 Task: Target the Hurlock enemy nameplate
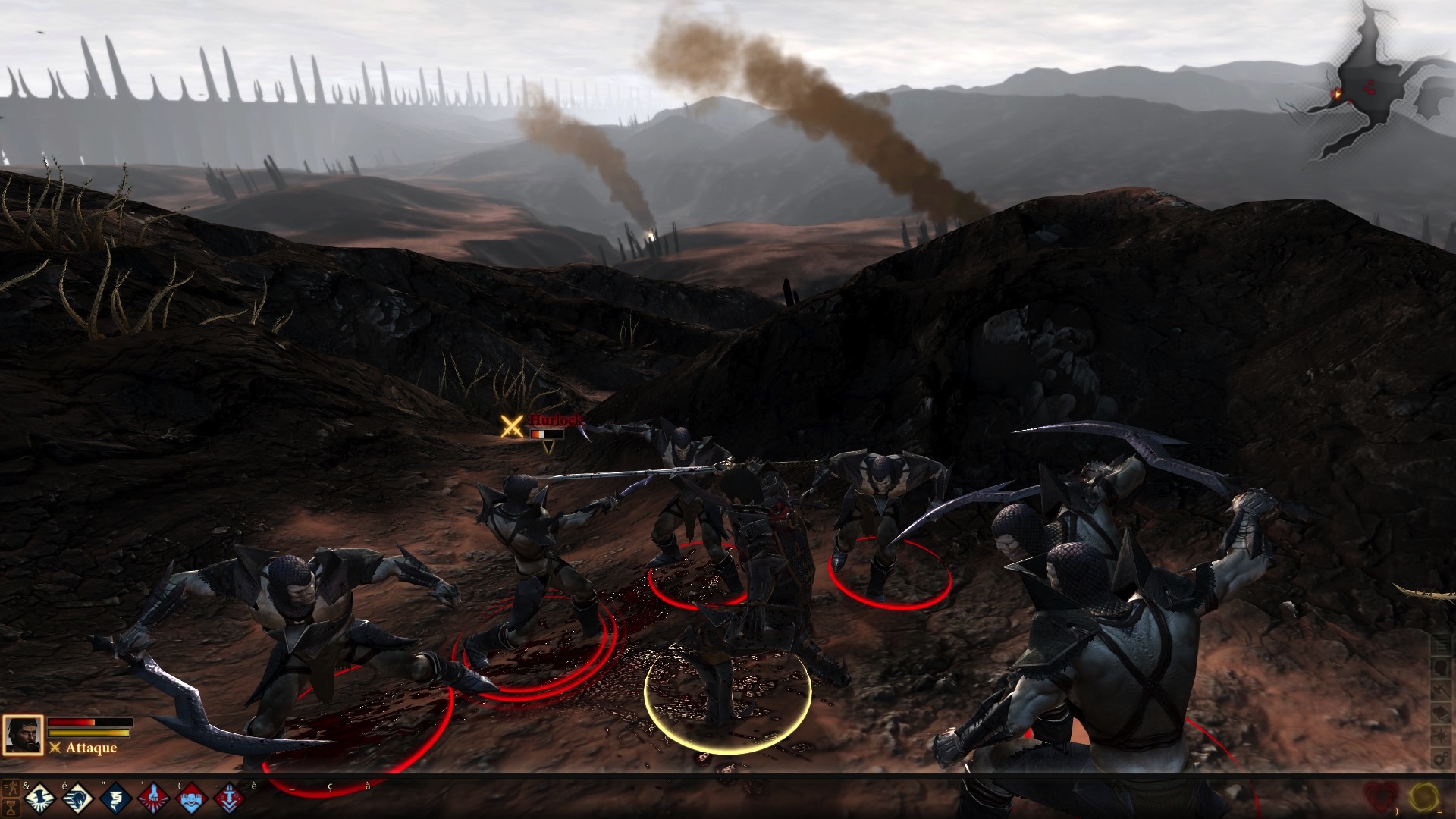click(x=556, y=420)
